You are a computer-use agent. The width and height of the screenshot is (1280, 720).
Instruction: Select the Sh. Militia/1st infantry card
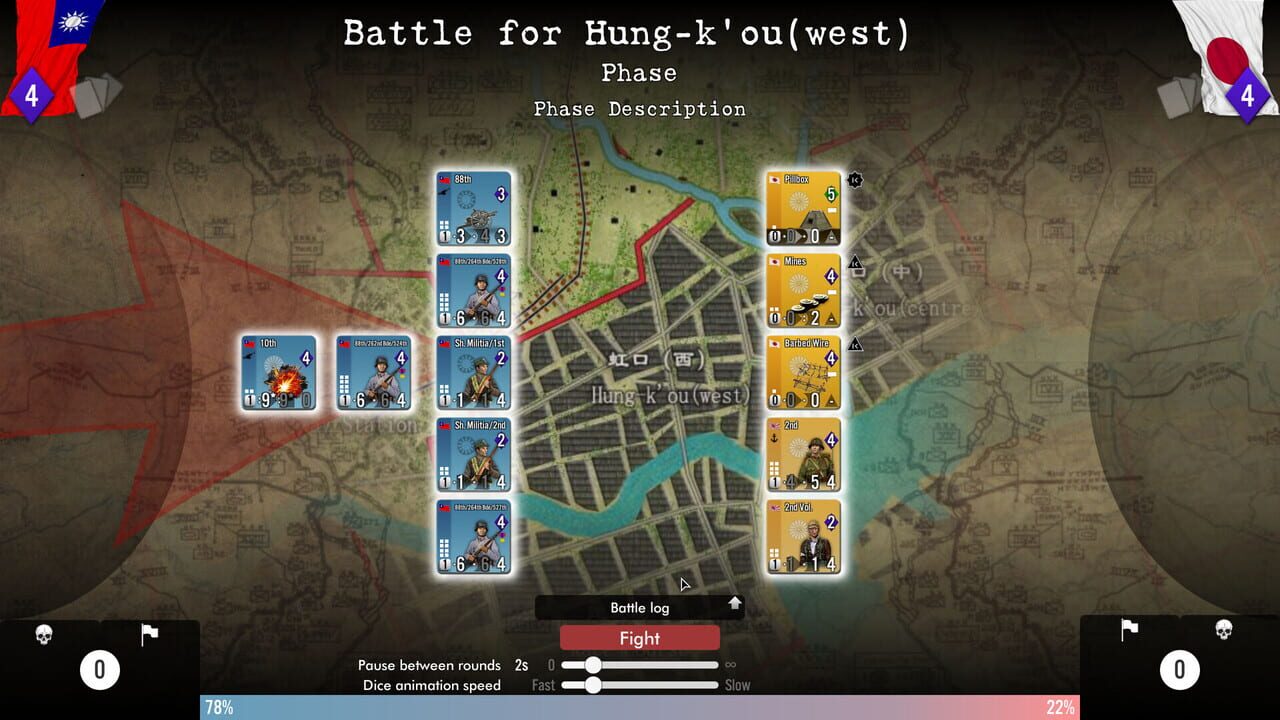point(472,372)
